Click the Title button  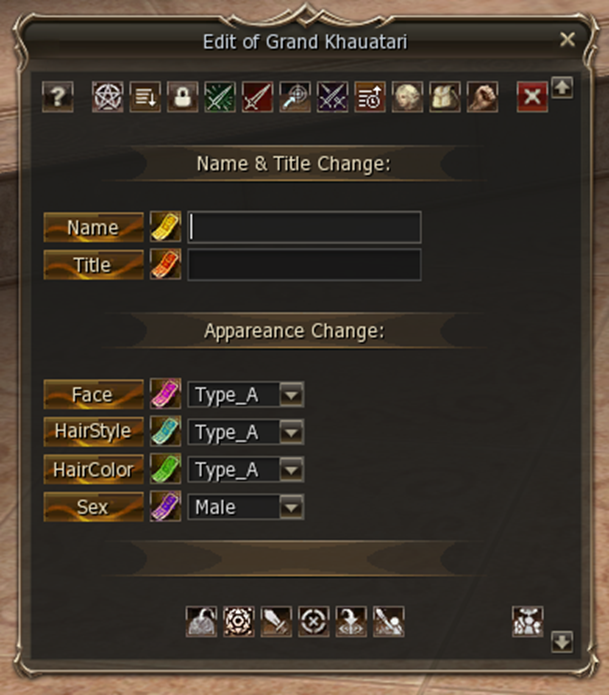(93, 265)
